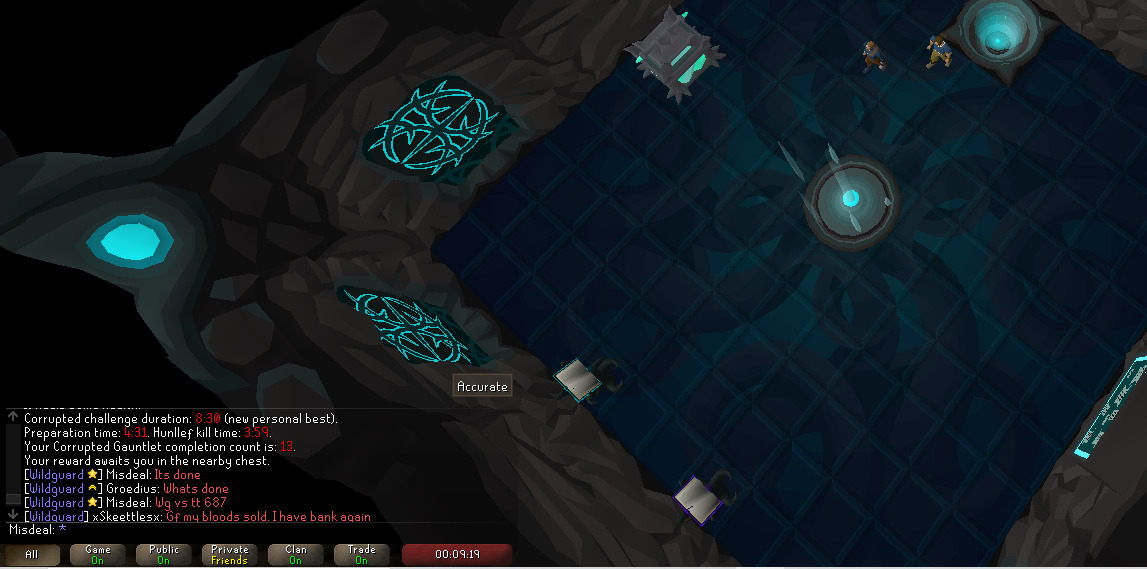
Task: Show the Clan chat tab
Action: [296, 554]
